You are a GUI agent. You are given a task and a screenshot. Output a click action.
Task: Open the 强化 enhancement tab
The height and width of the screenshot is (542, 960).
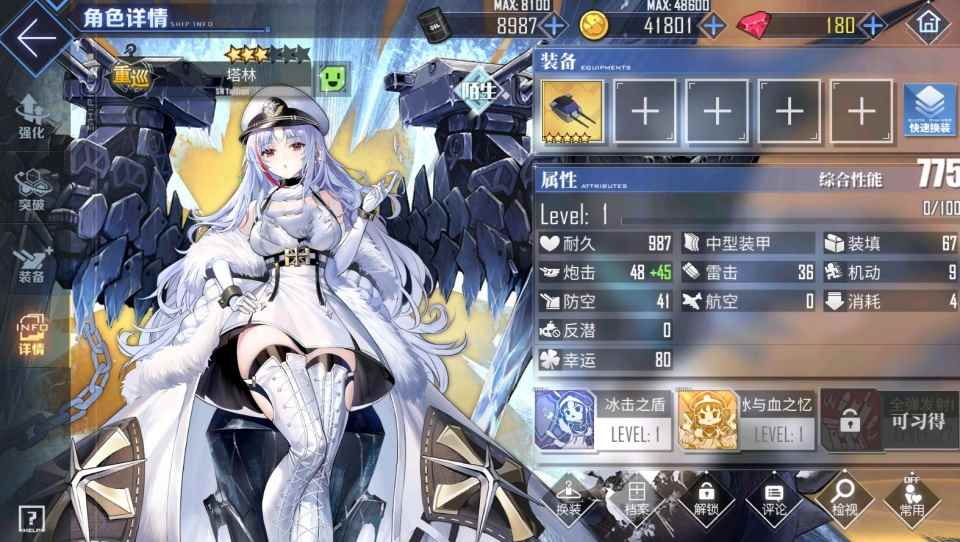31,120
